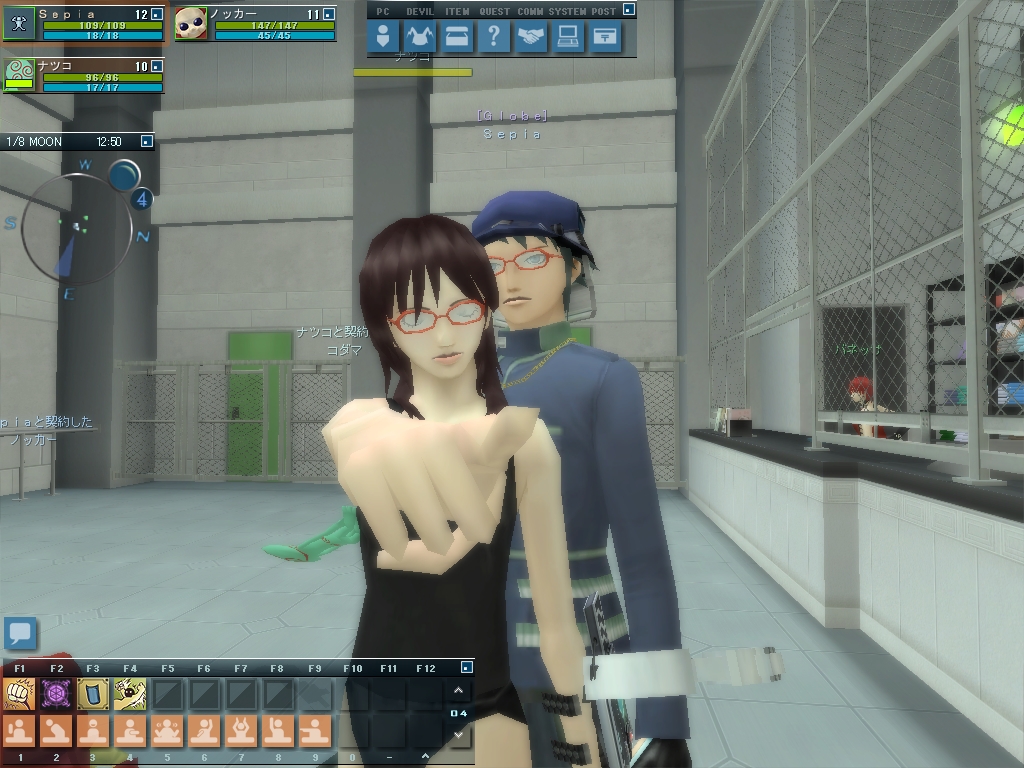Minimize the moon phase clock panel
Screen dimensions: 1024x768
pyautogui.click(x=147, y=142)
